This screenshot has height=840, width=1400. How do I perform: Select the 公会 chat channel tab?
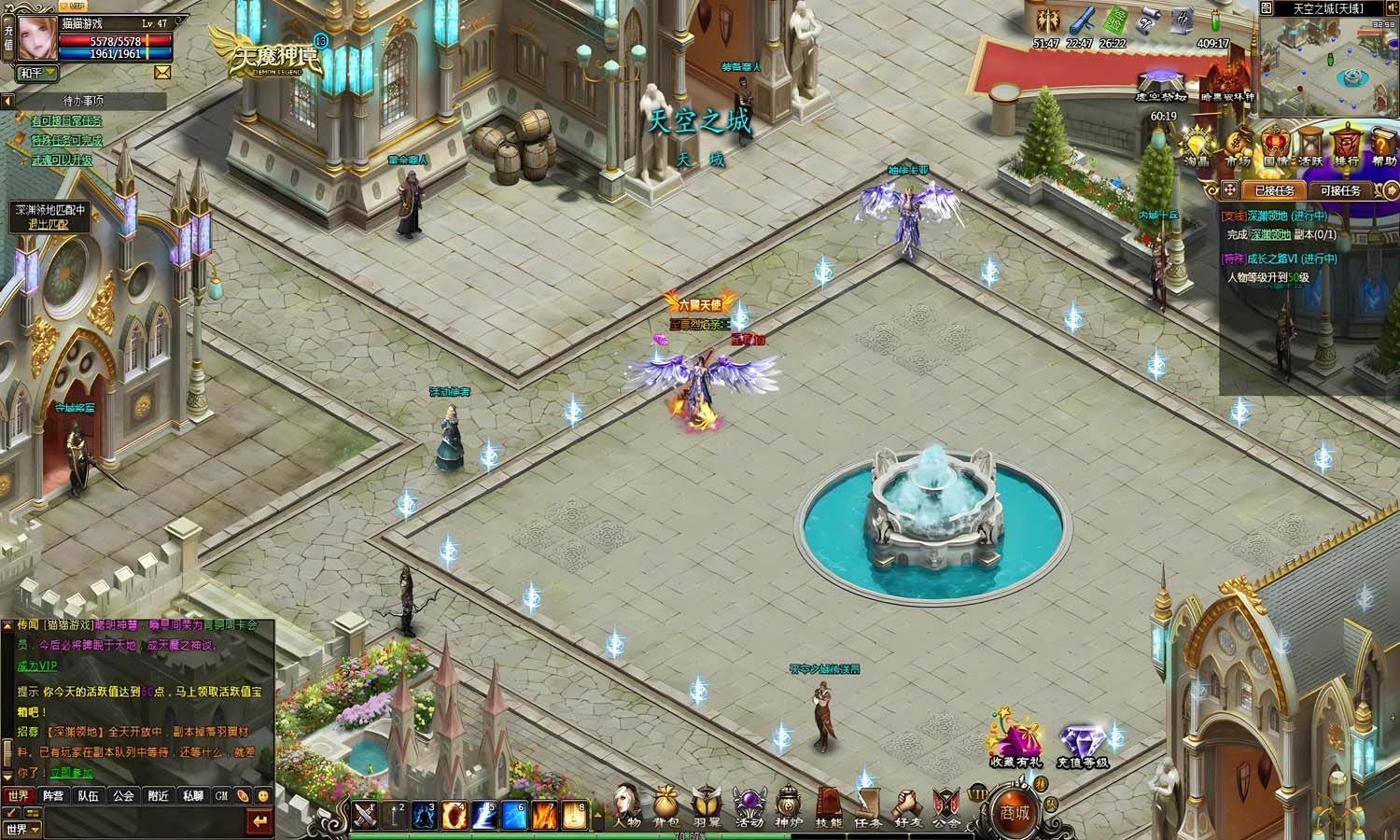(123, 796)
